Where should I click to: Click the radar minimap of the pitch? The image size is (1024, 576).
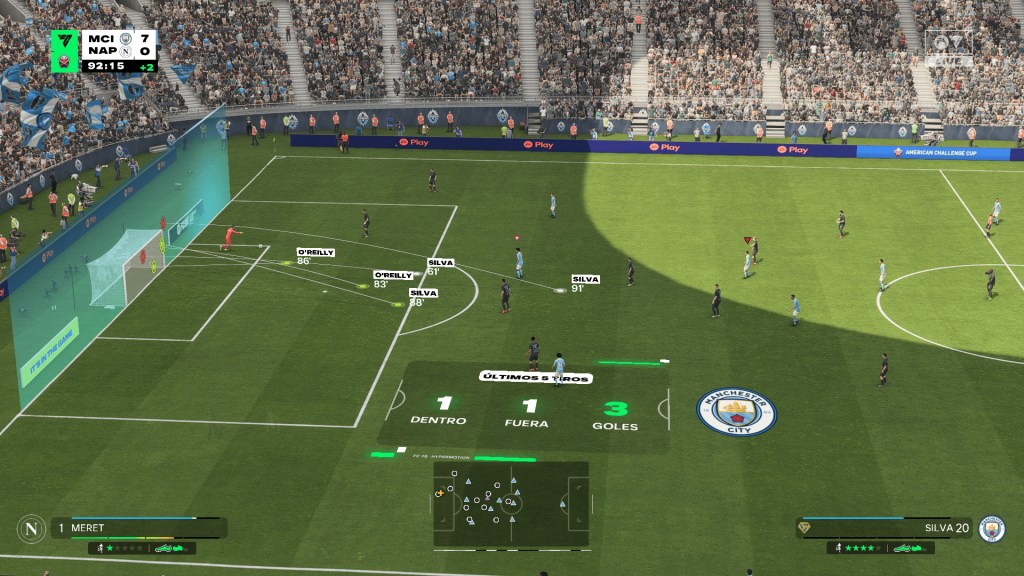tap(510, 503)
